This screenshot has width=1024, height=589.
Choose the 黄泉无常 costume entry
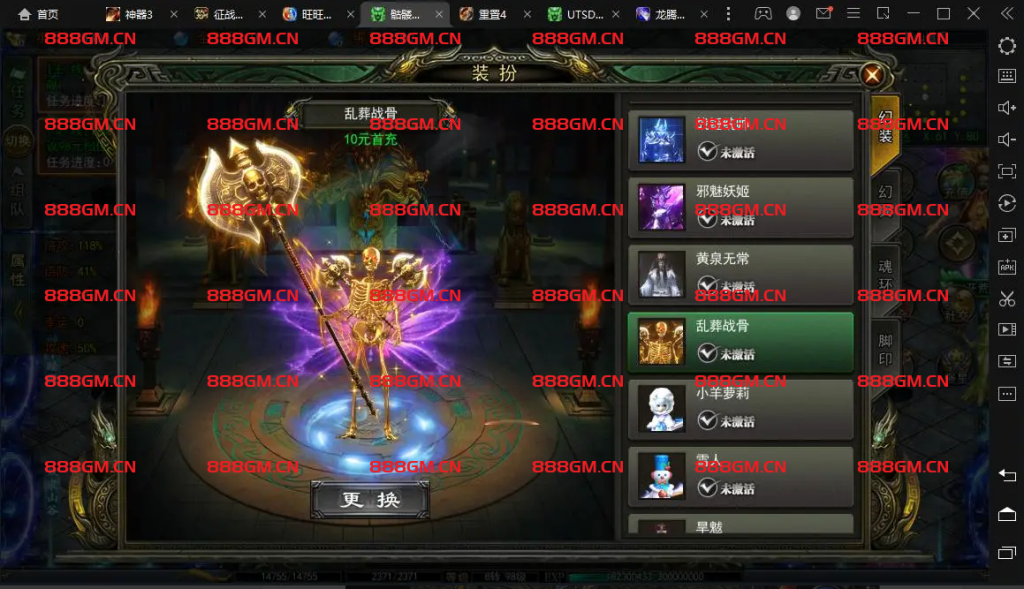point(740,274)
